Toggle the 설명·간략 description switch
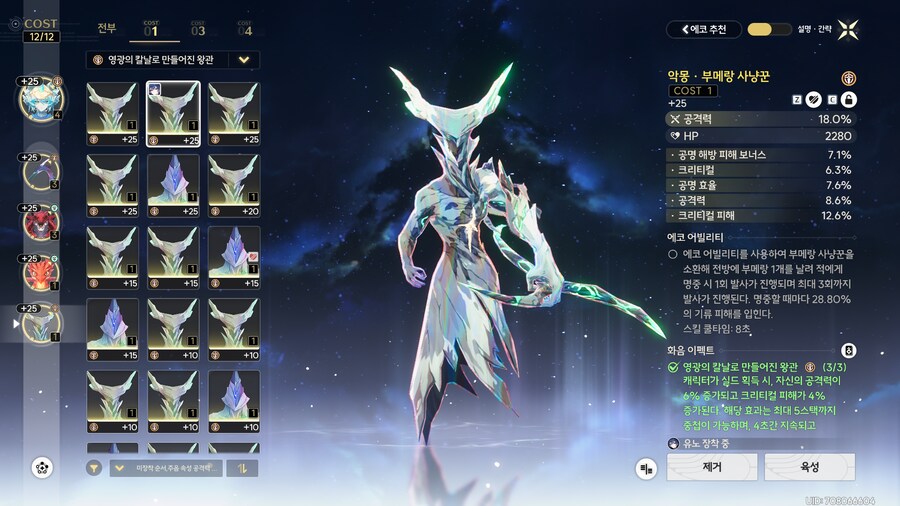The height and width of the screenshot is (506, 900). coord(763,29)
